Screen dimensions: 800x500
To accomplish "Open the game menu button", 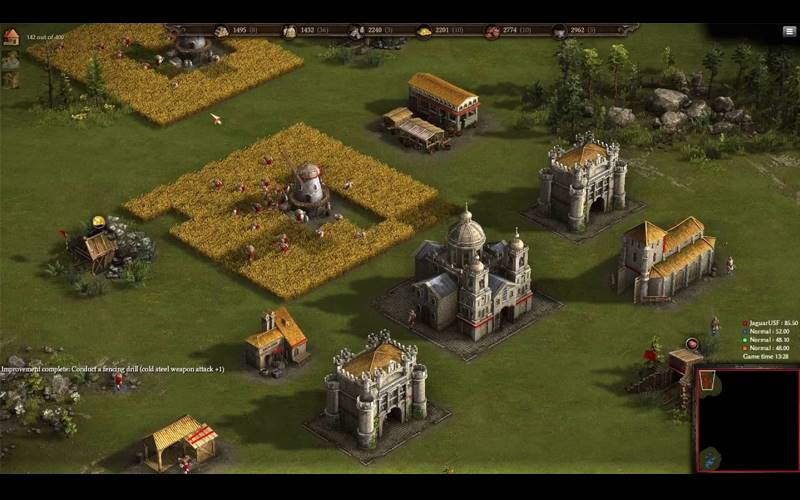I will (x=790, y=32).
